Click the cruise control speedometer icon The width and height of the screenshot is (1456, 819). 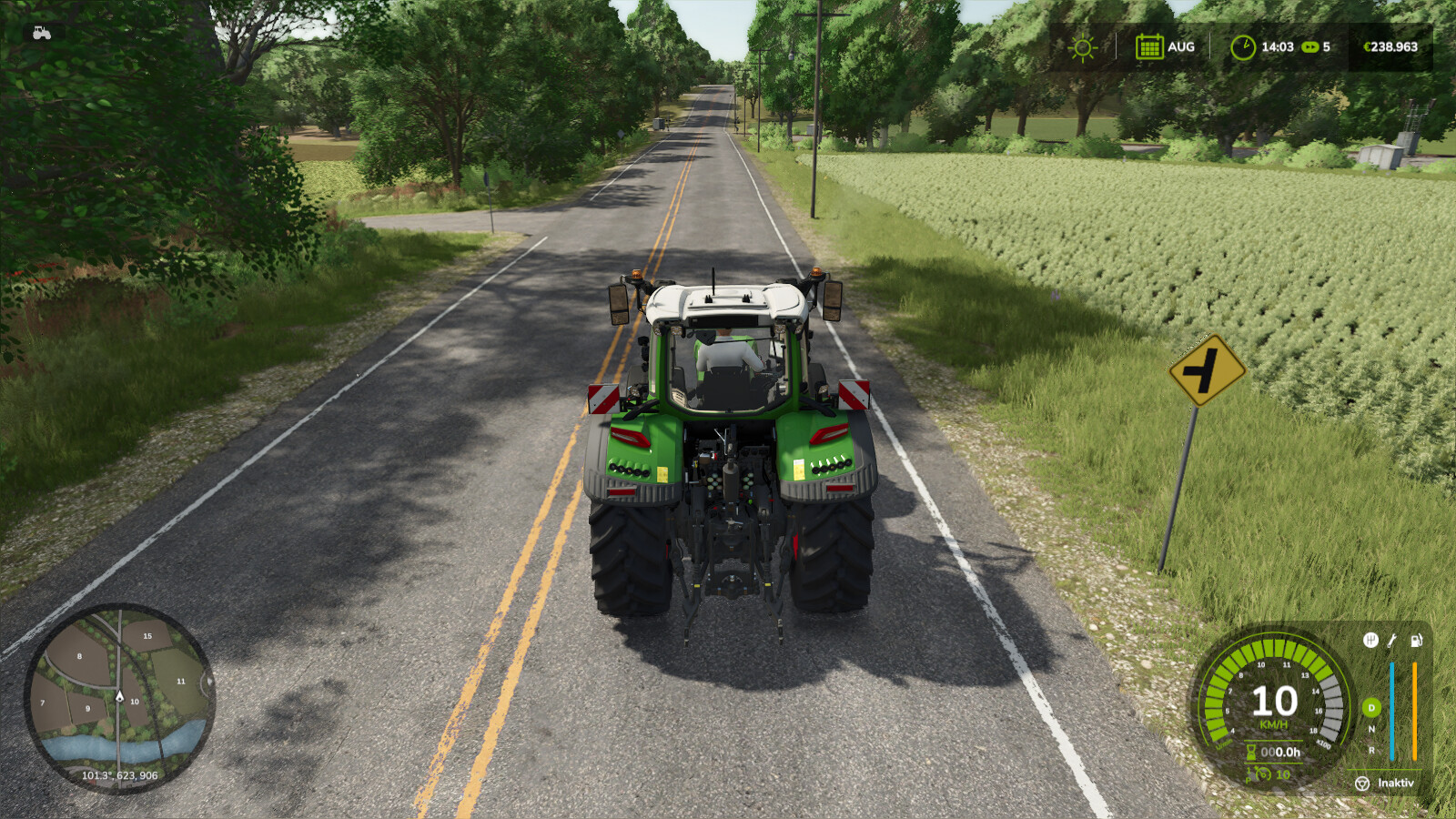tap(1263, 773)
